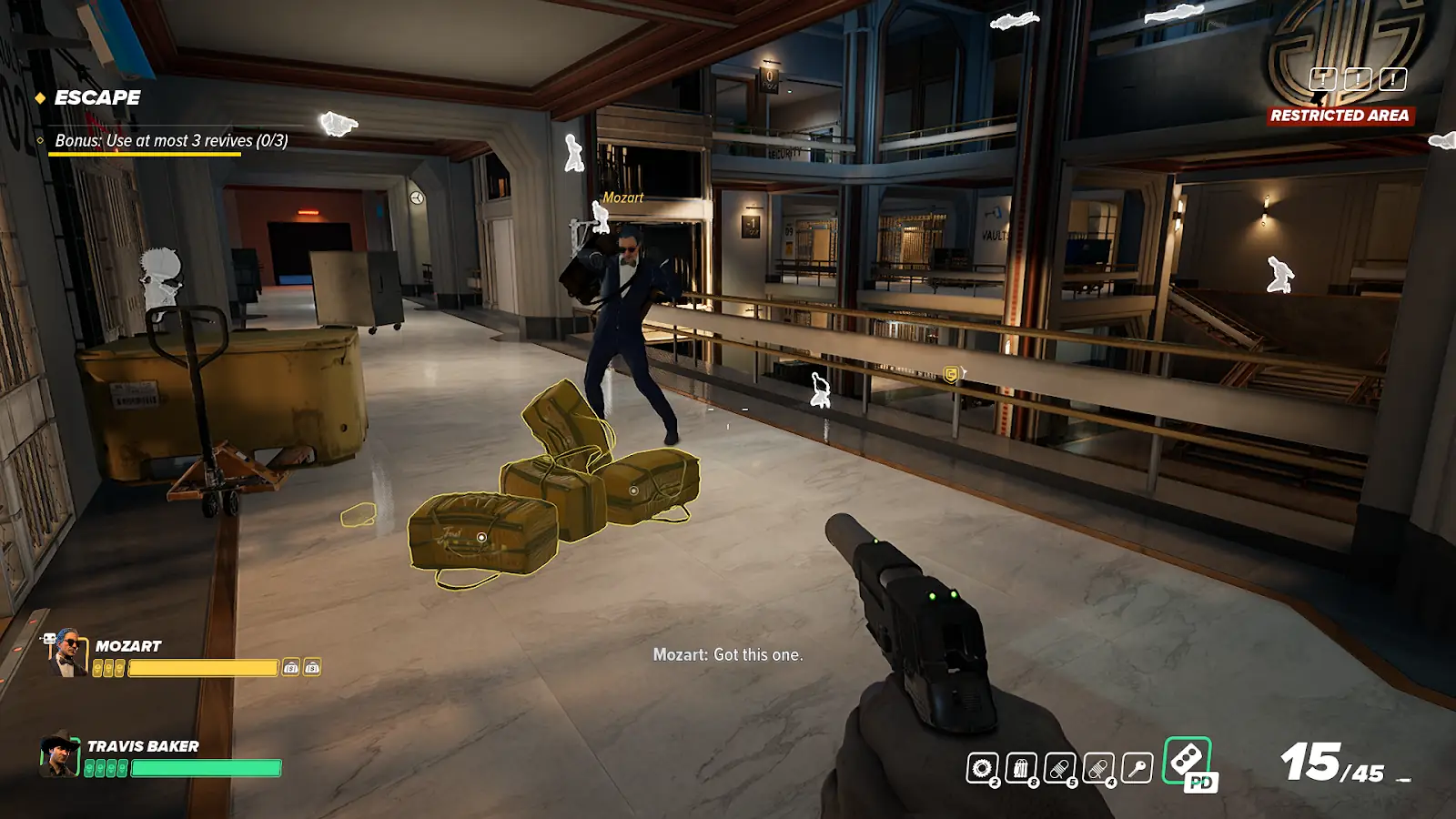Choose the zip ties slot showing 8

[1021, 769]
